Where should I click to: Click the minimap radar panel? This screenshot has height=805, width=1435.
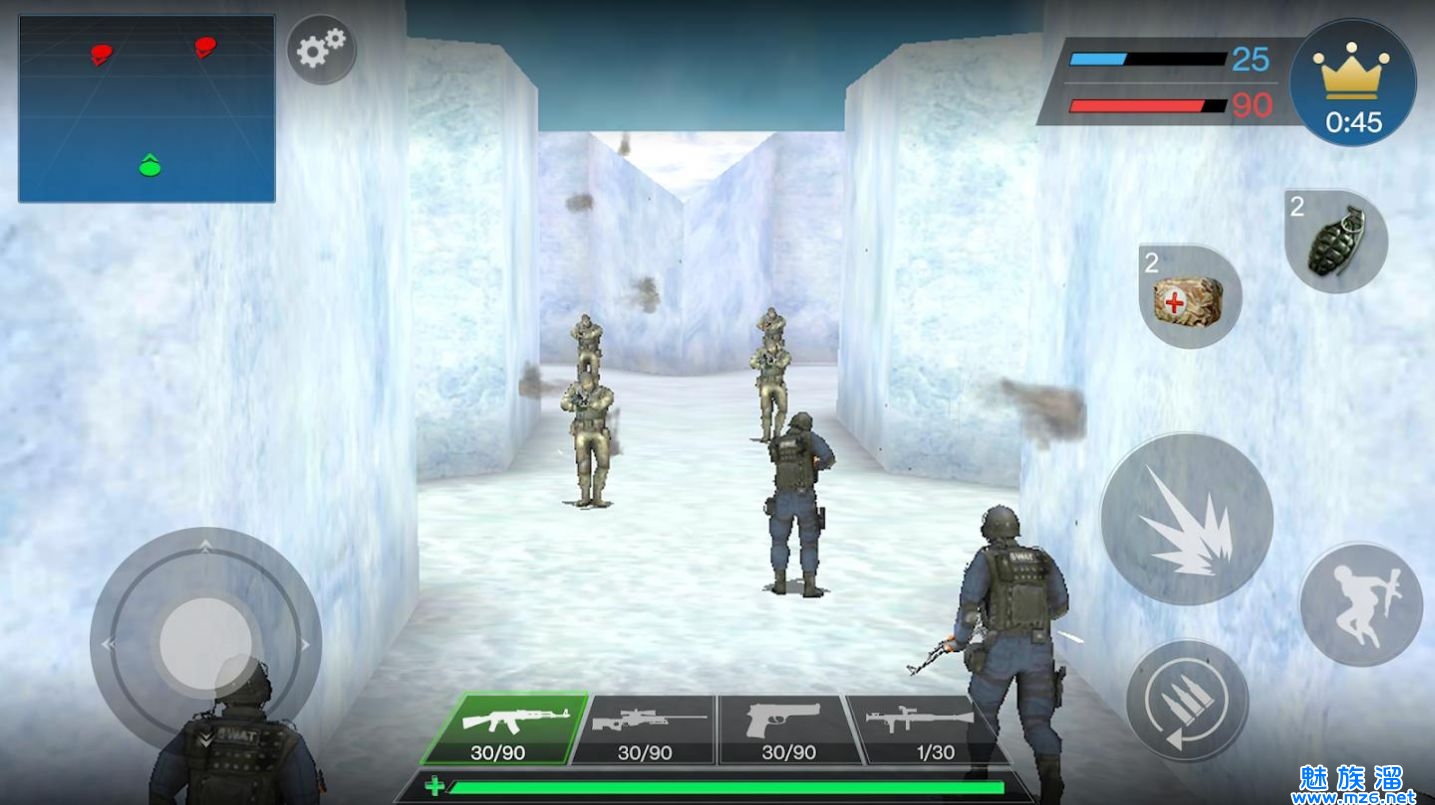tap(147, 109)
